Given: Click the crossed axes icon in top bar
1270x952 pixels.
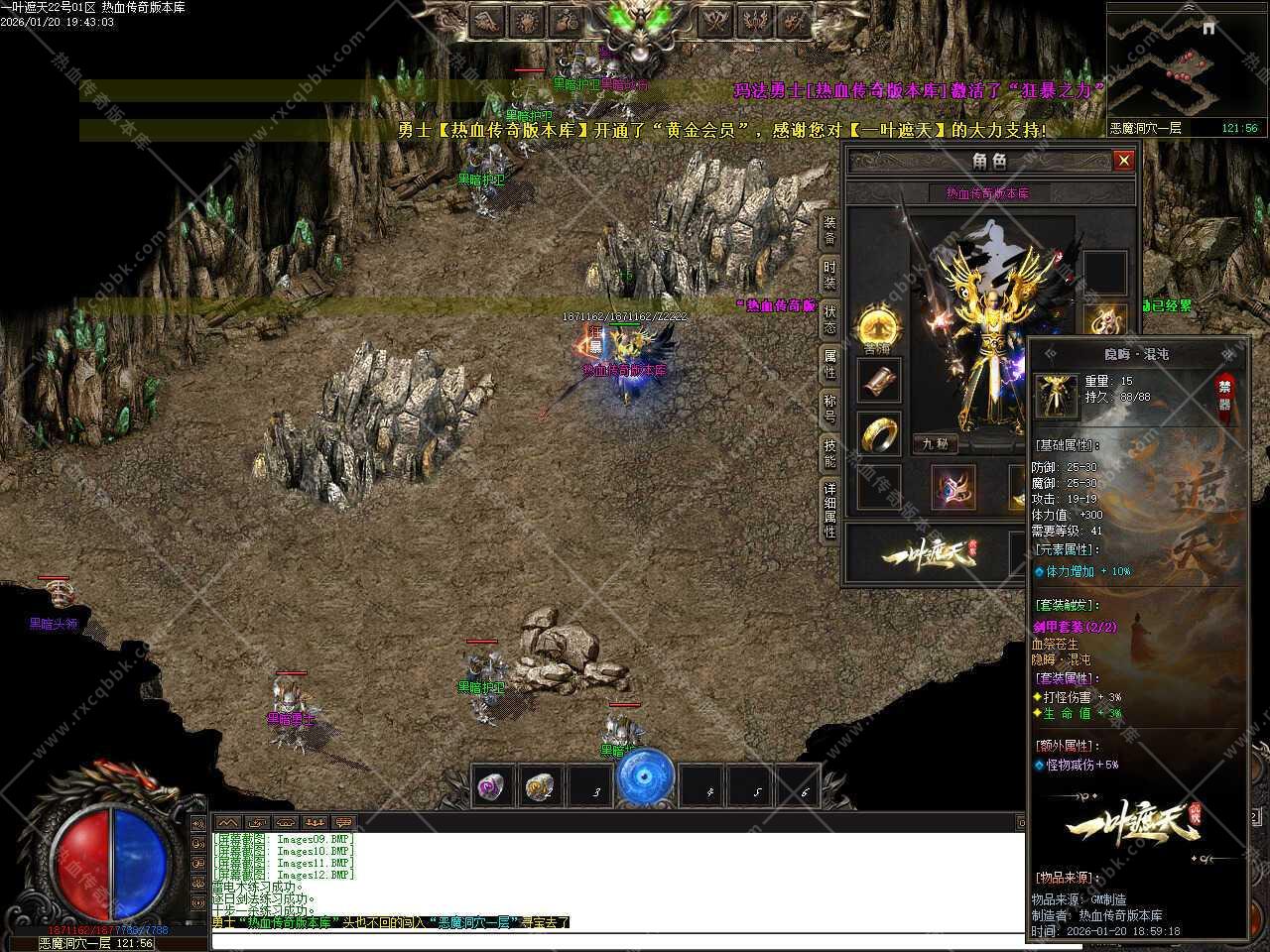Looking at the screenshot, I should pos(713,21).
